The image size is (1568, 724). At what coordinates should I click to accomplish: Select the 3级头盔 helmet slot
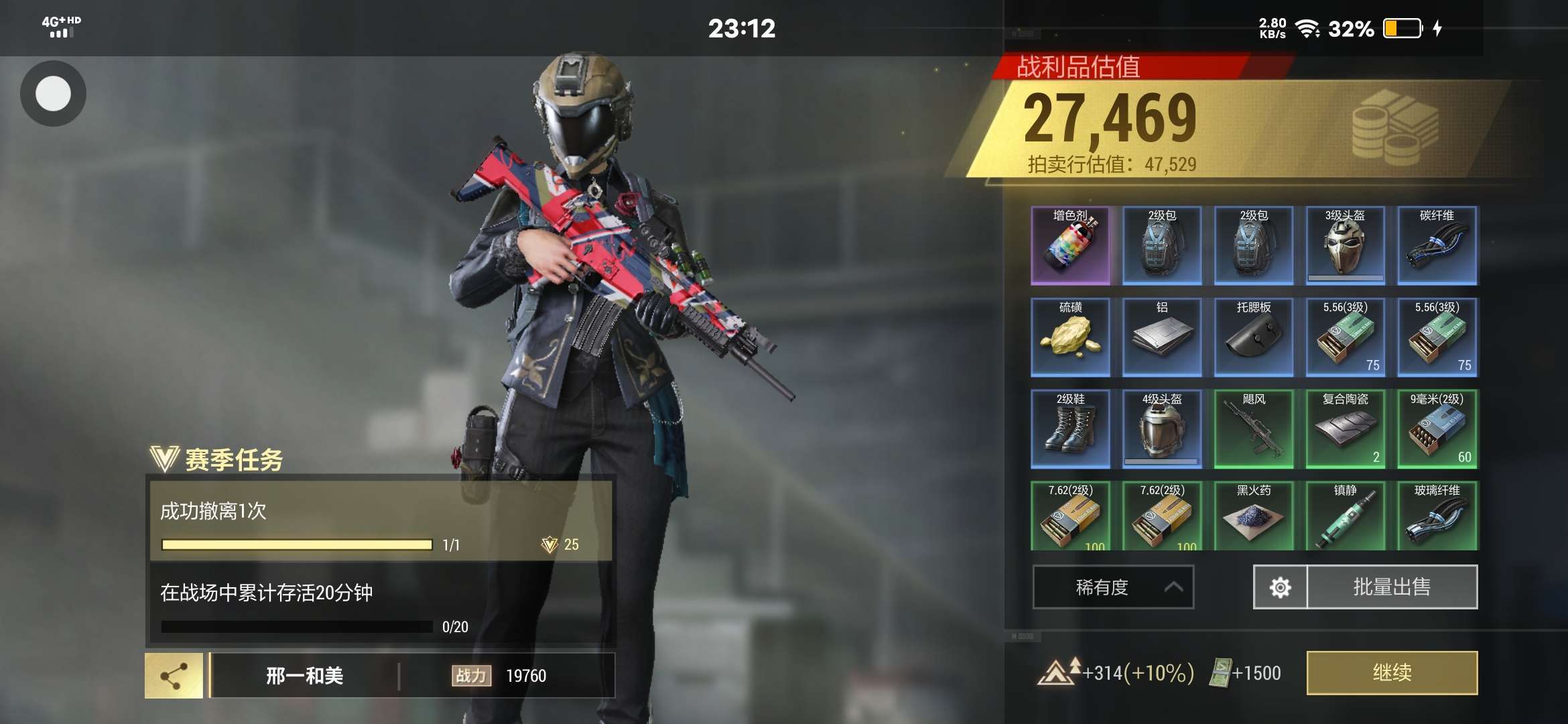pyautogui.click(x=1345, y=246)
